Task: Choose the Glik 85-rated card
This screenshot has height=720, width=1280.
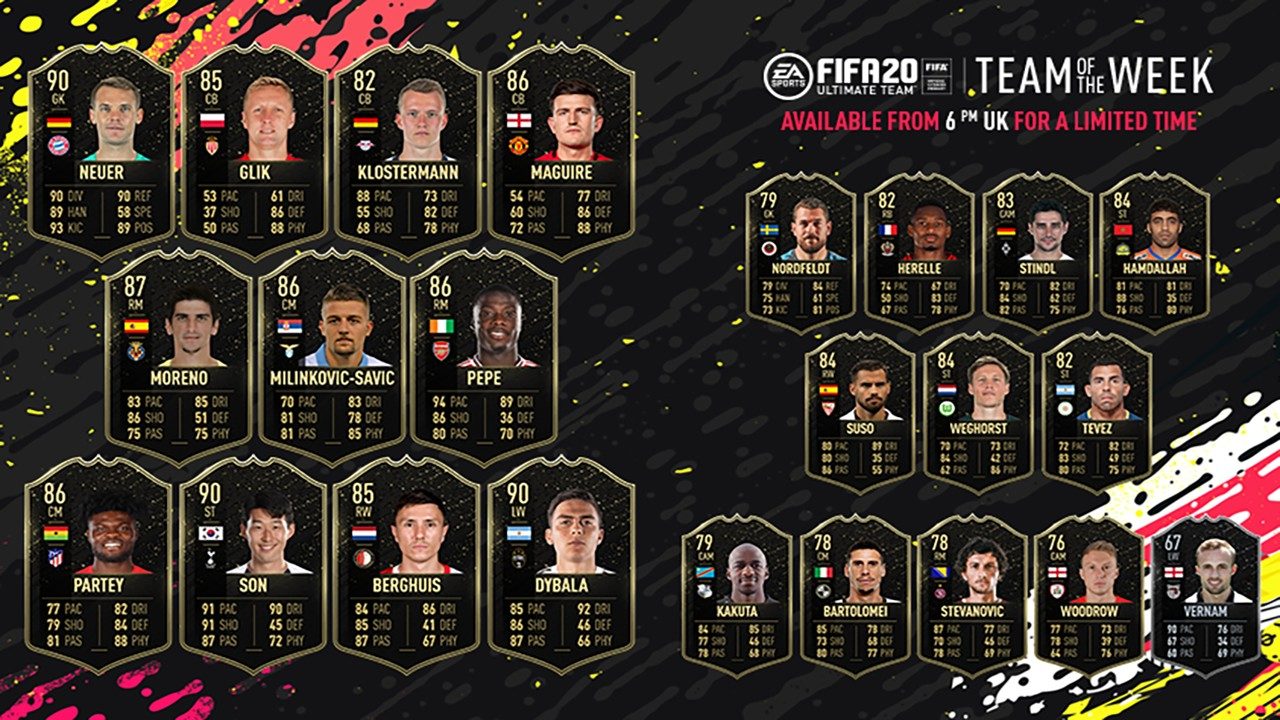Action: click(x=255, y=150)
